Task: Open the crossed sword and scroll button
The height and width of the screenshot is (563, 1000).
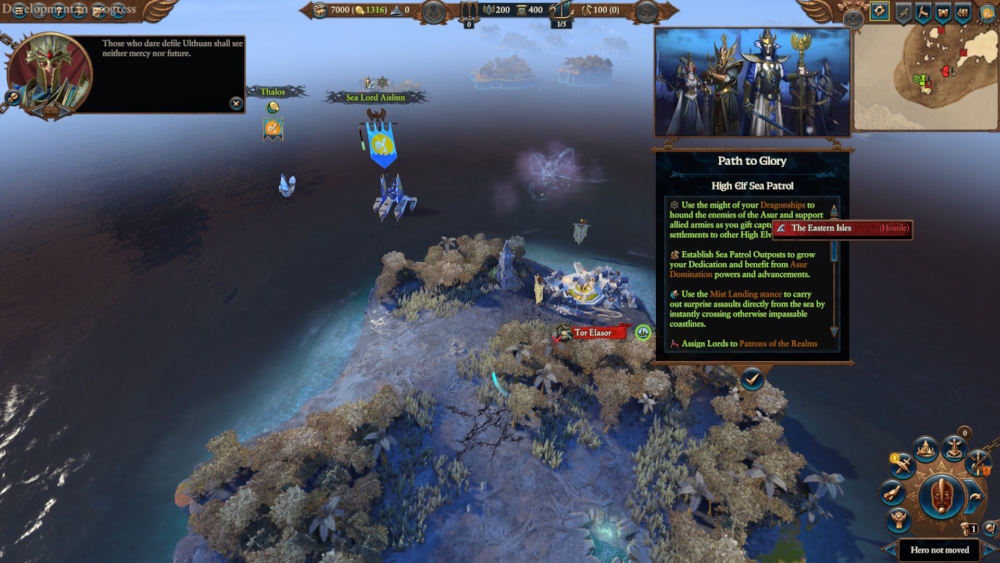Action: pos(903,465)
